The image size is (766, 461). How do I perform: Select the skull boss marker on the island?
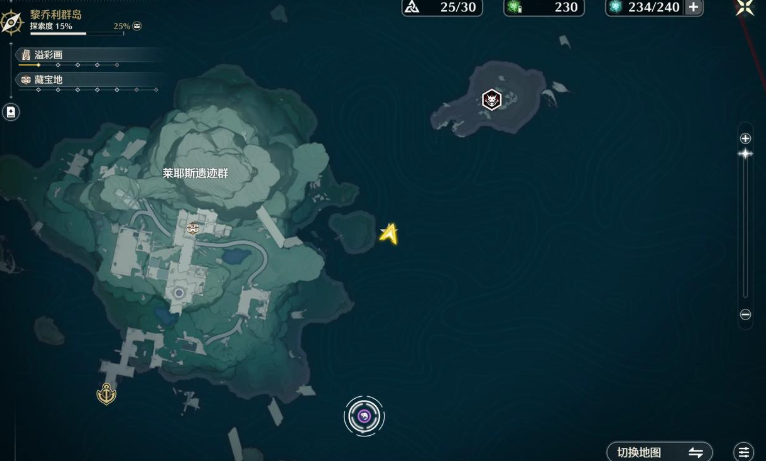click(x=491, y=99)
